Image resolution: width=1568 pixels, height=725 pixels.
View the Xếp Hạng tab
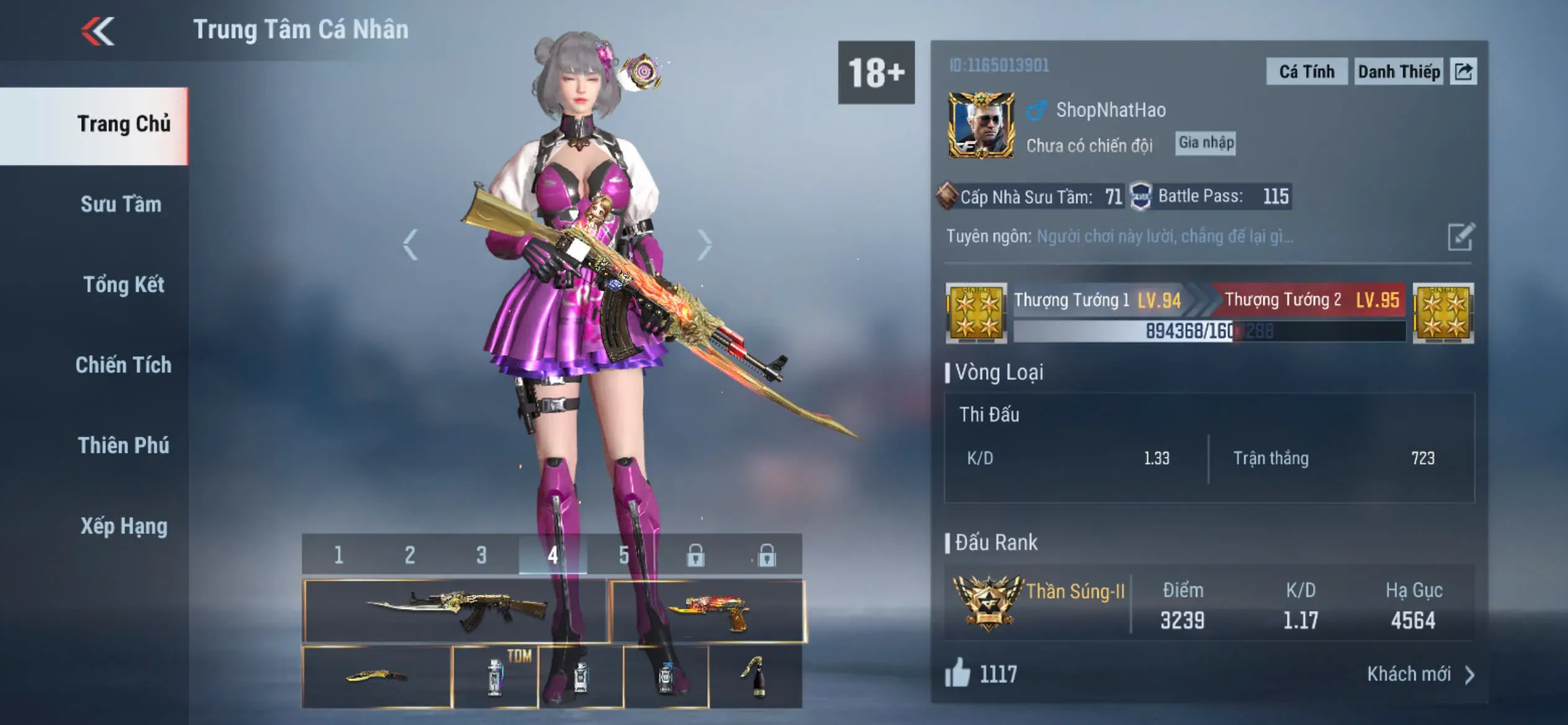(x=124, y=526)
